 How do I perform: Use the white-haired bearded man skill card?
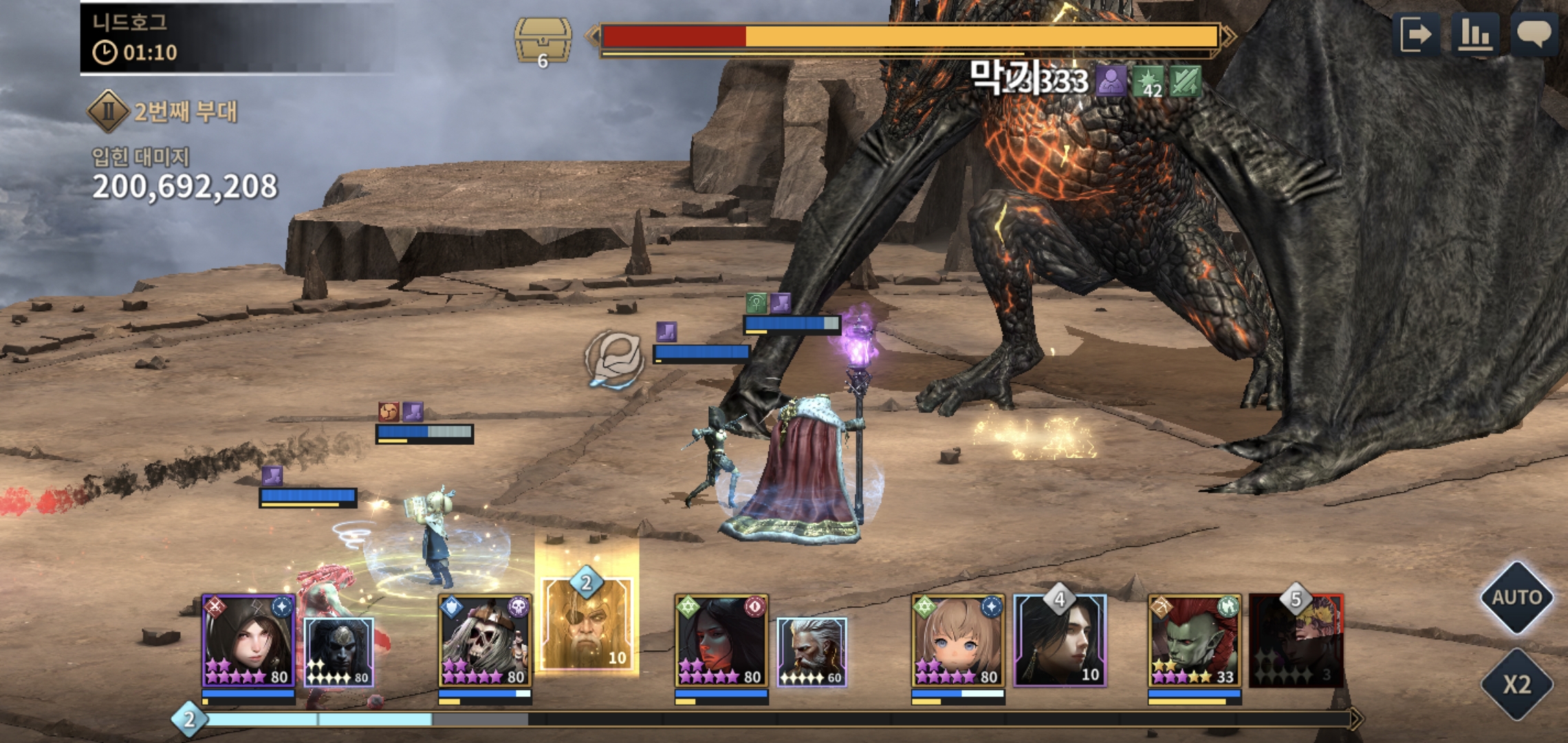[x=812, y=652]
